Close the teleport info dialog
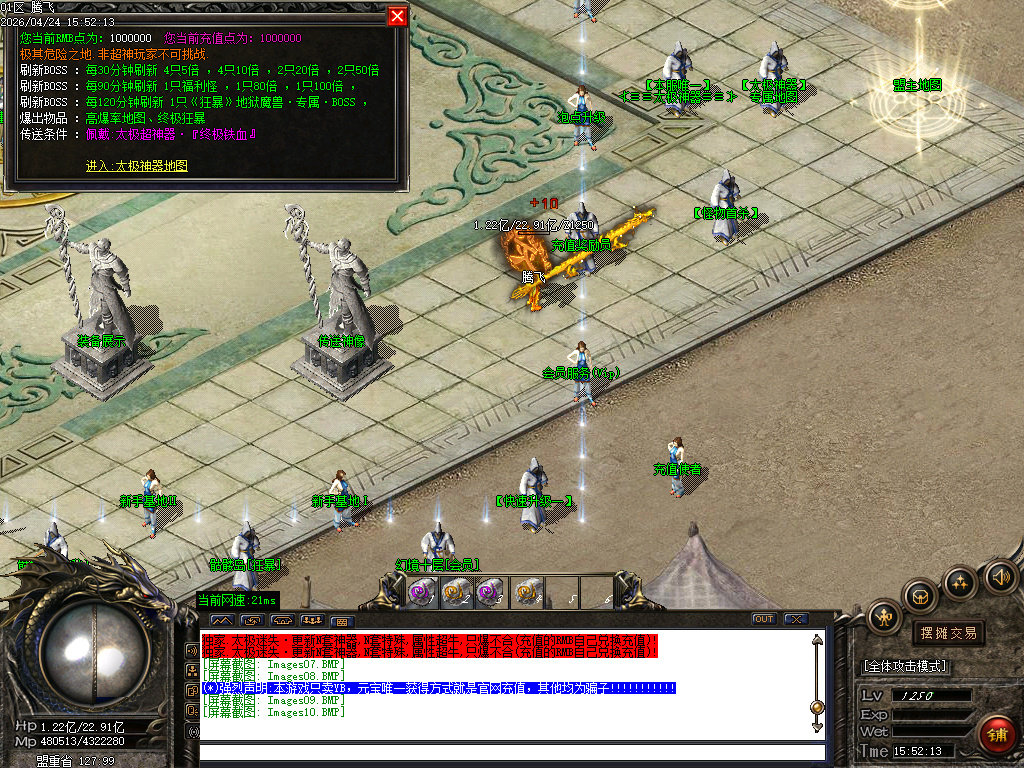Viewport: 1024px width, 768px height. [397, 16]
